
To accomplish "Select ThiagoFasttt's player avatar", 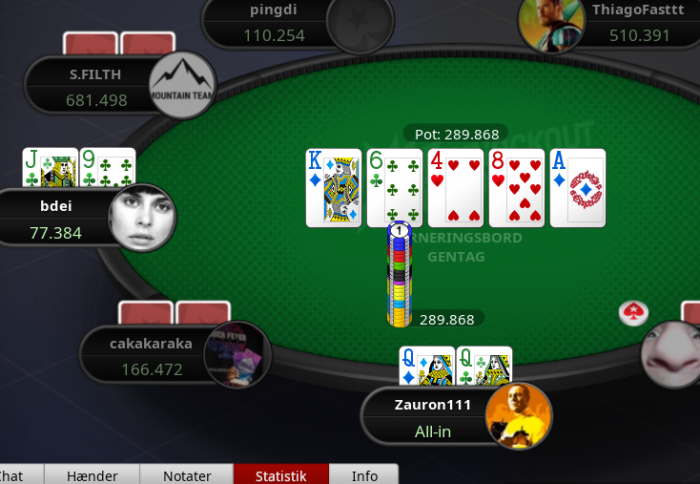I will (552, 22).
